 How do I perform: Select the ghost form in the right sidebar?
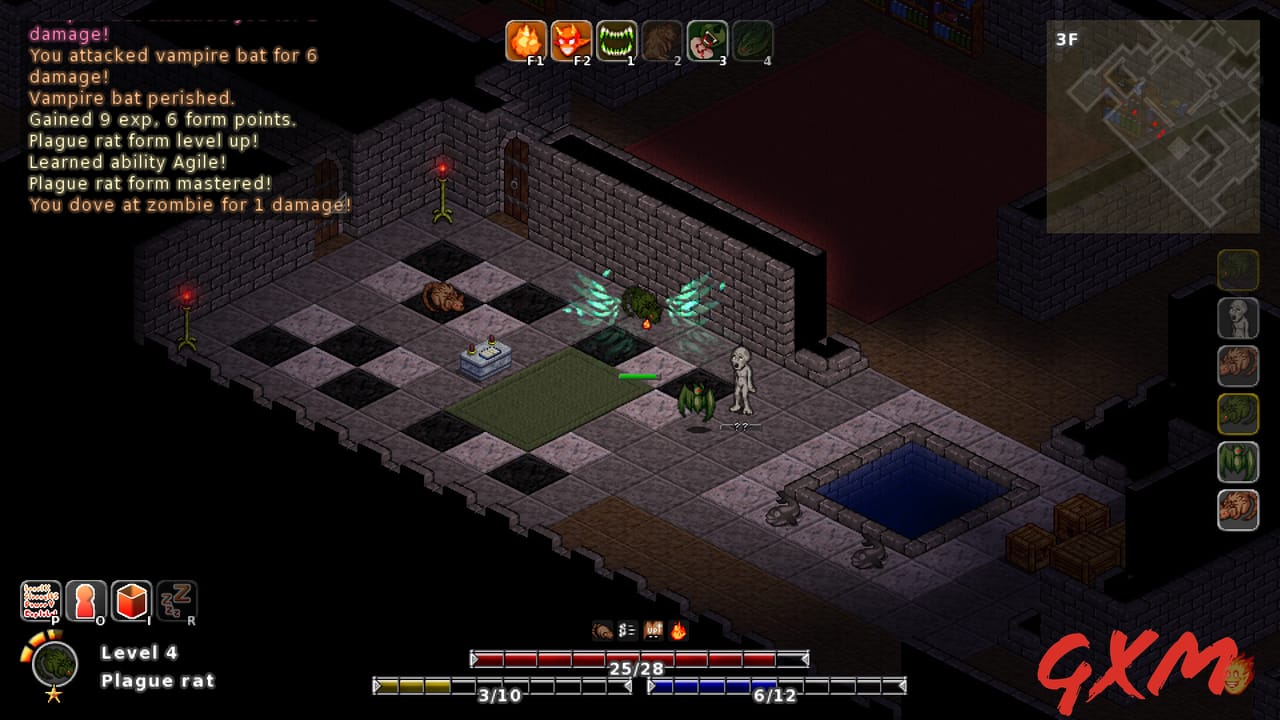[1237, 318]
